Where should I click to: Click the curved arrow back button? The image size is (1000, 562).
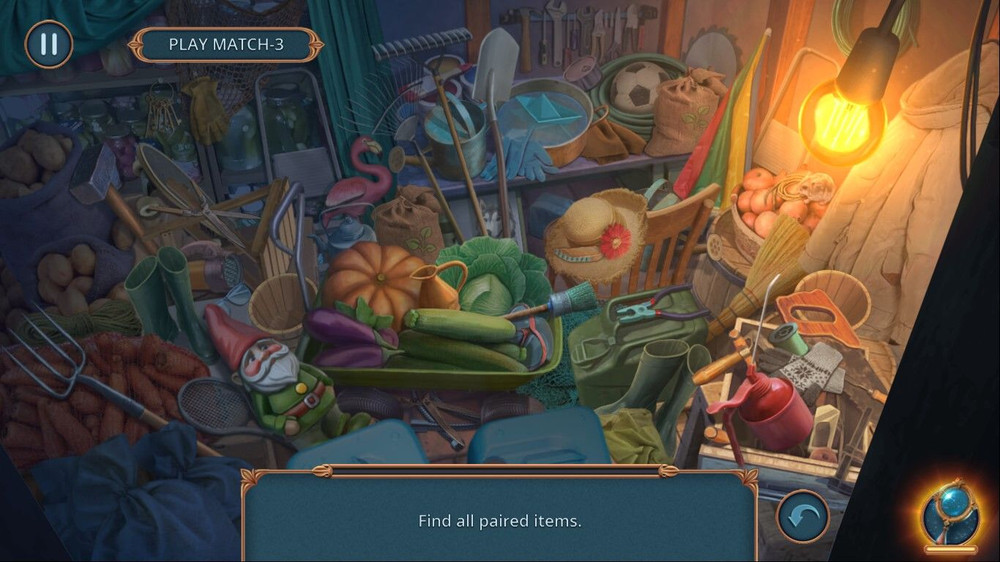pos(803,516)
